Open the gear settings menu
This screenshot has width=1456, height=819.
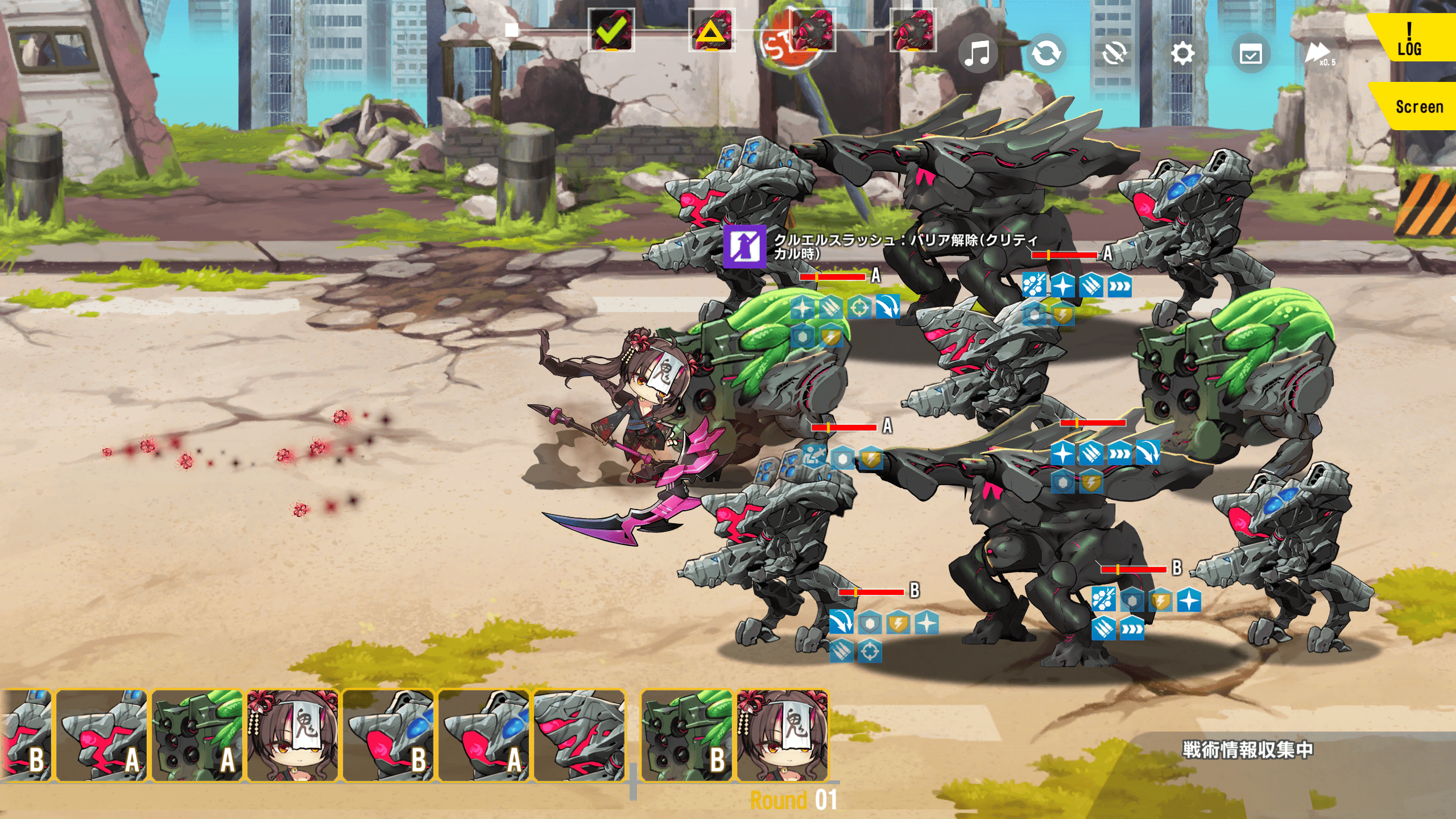tap(1182, 54)
